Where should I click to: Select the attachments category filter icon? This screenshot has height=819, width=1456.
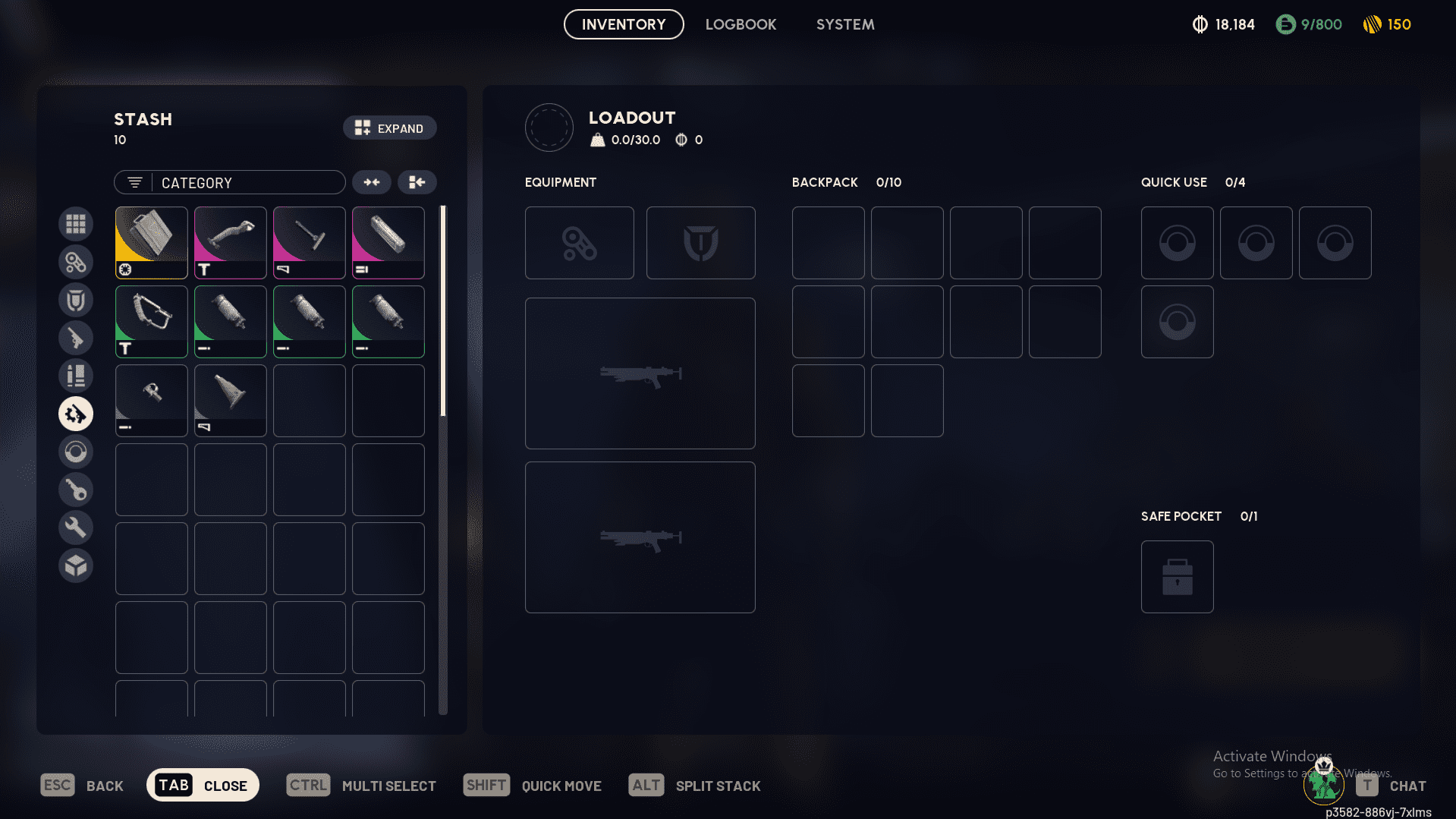tap(76, 262)
